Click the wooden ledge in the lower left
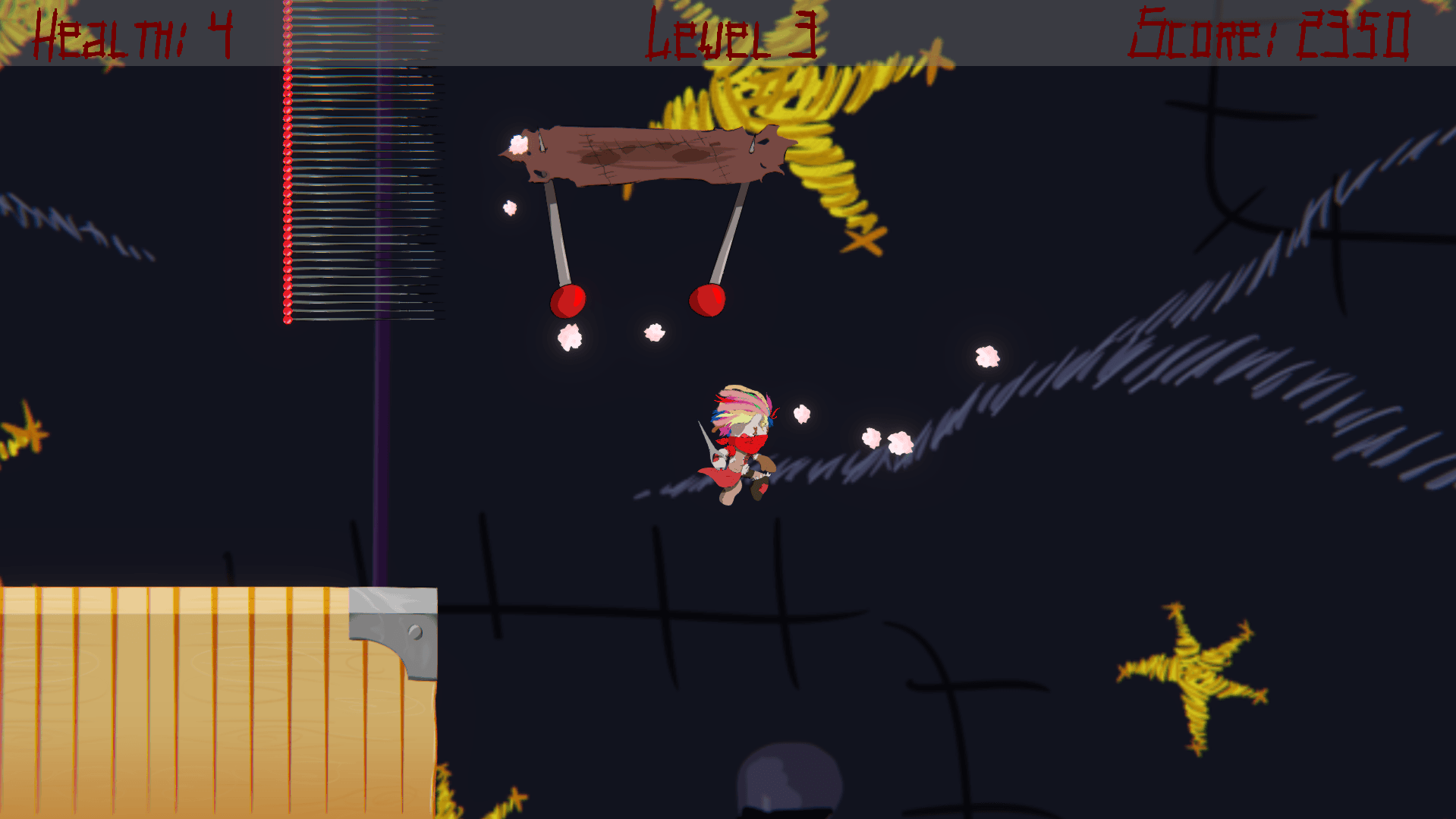 point(212,698)
